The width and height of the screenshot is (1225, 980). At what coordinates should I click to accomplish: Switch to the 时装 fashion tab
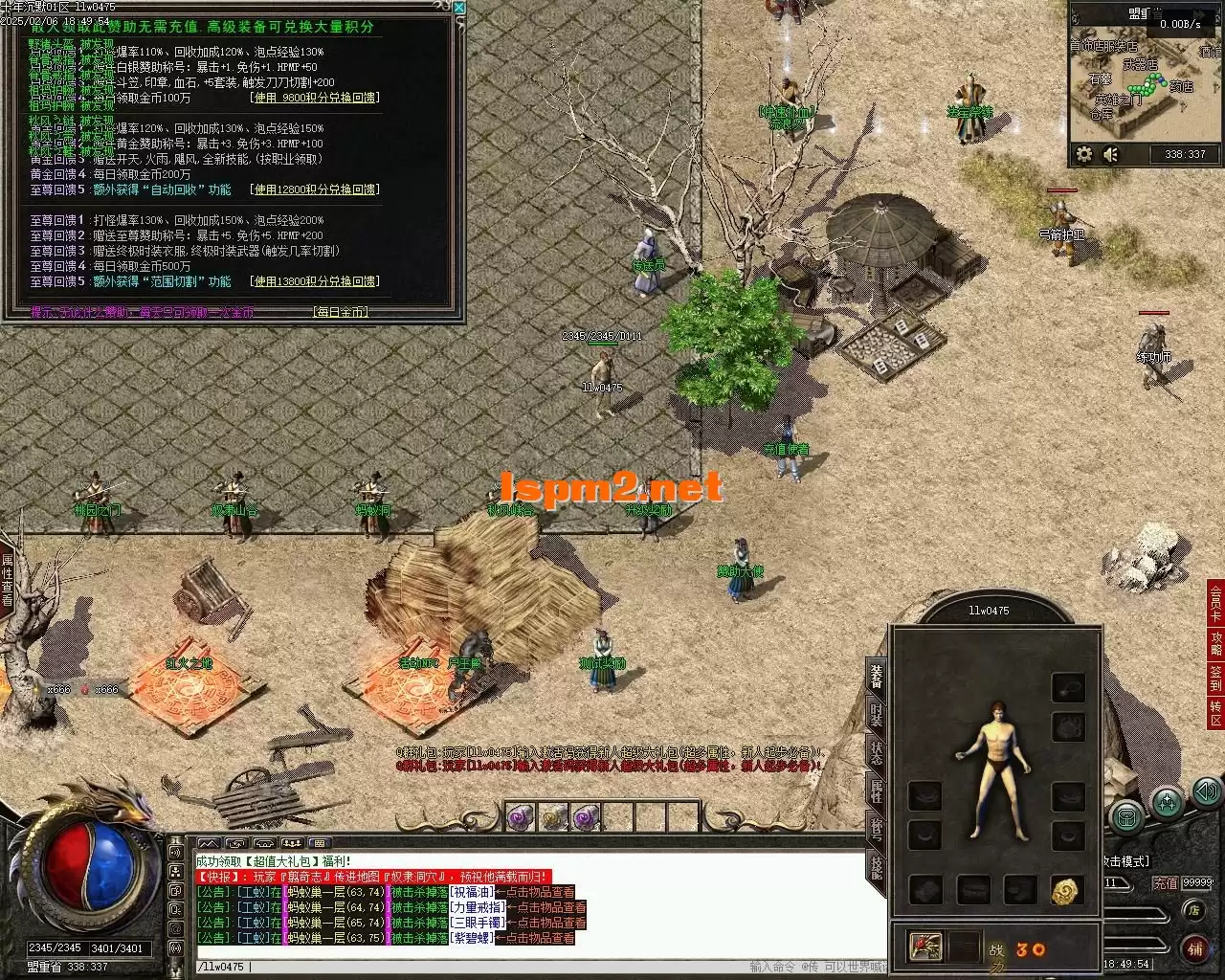(x=877, y=714)
